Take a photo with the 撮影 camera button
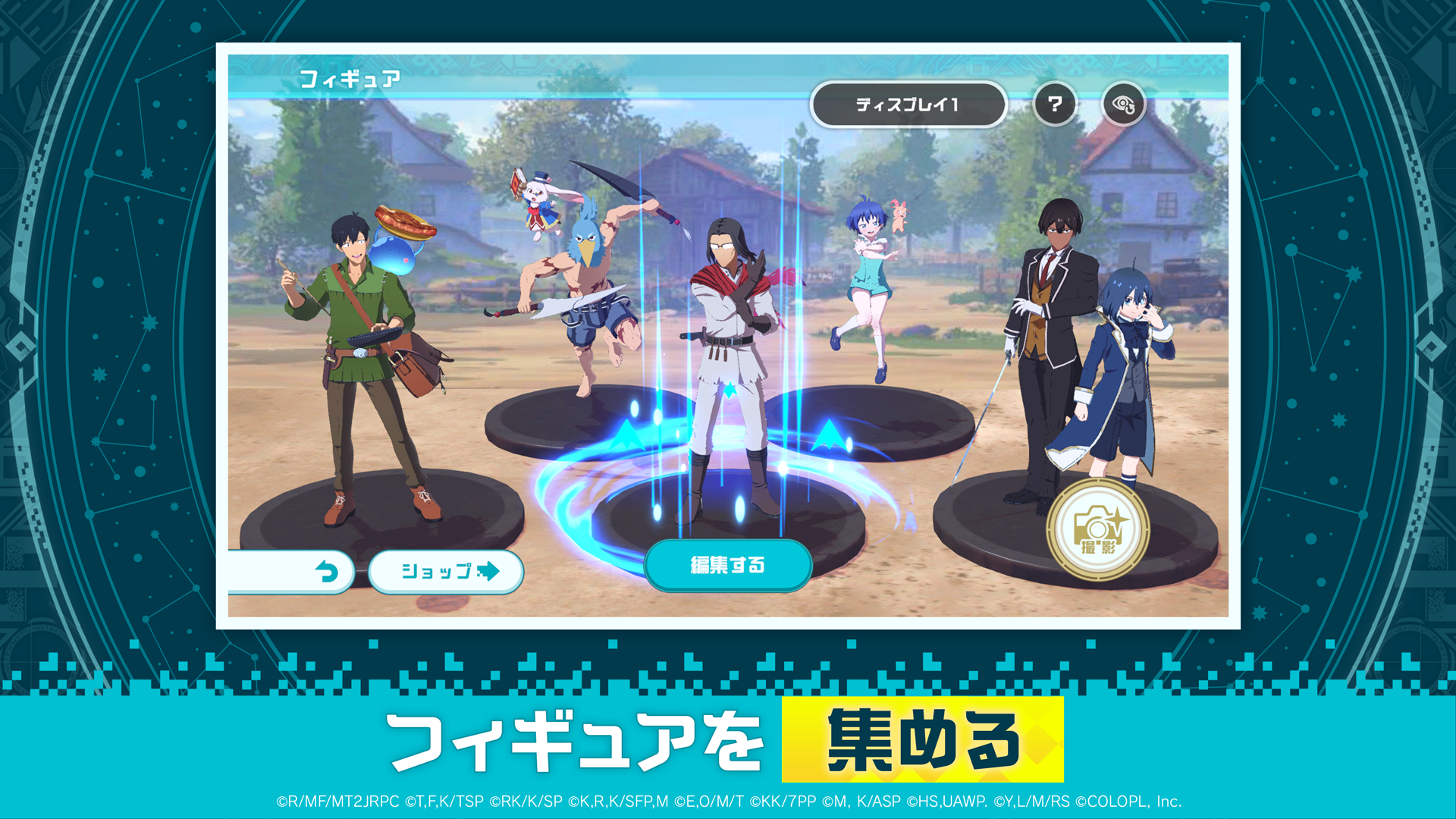The width and height of the screenshot is (1456, 819). click(1097, 529)
